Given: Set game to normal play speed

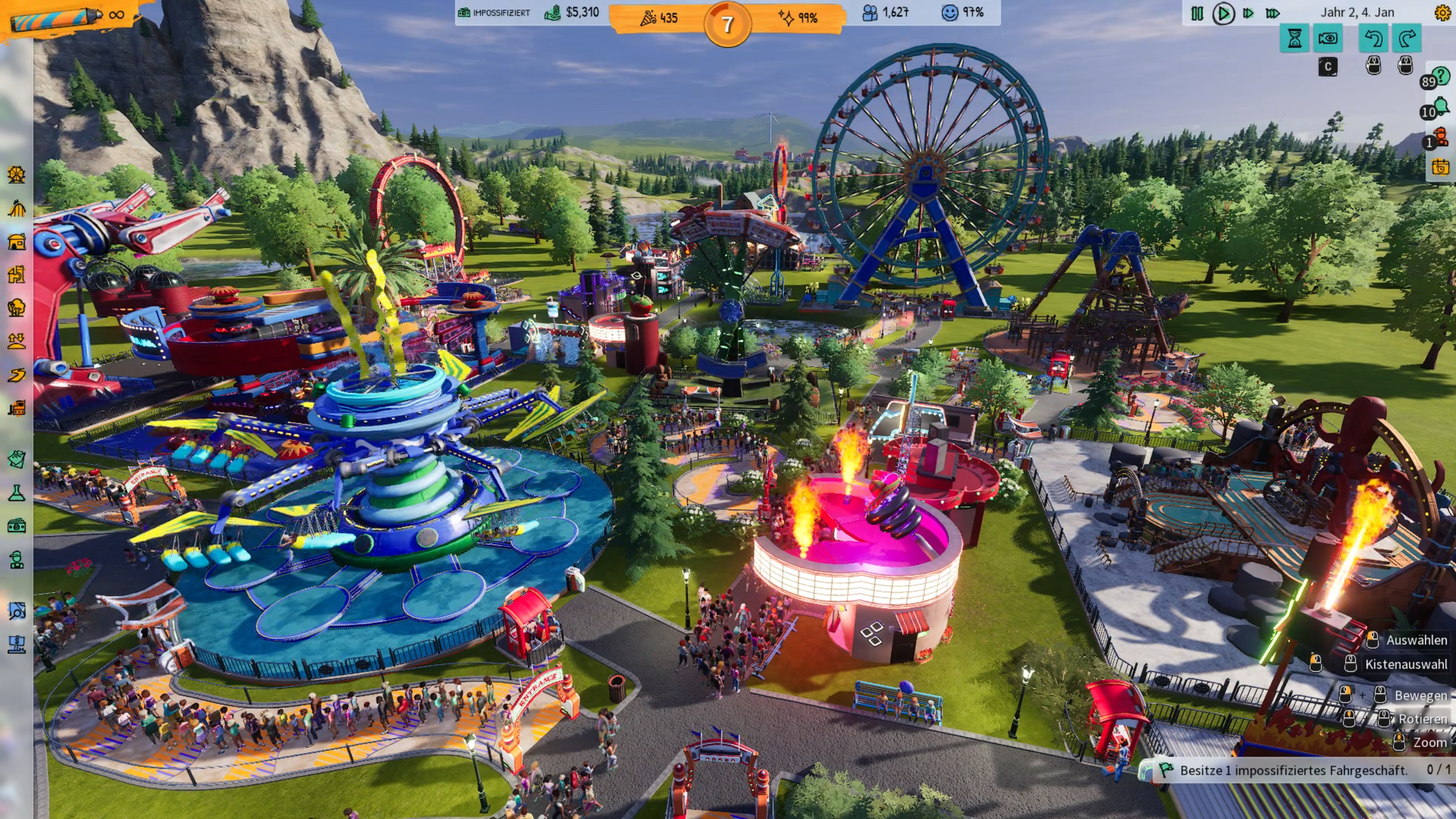Looking at the screenshot, I should [x=1223, y=13].
